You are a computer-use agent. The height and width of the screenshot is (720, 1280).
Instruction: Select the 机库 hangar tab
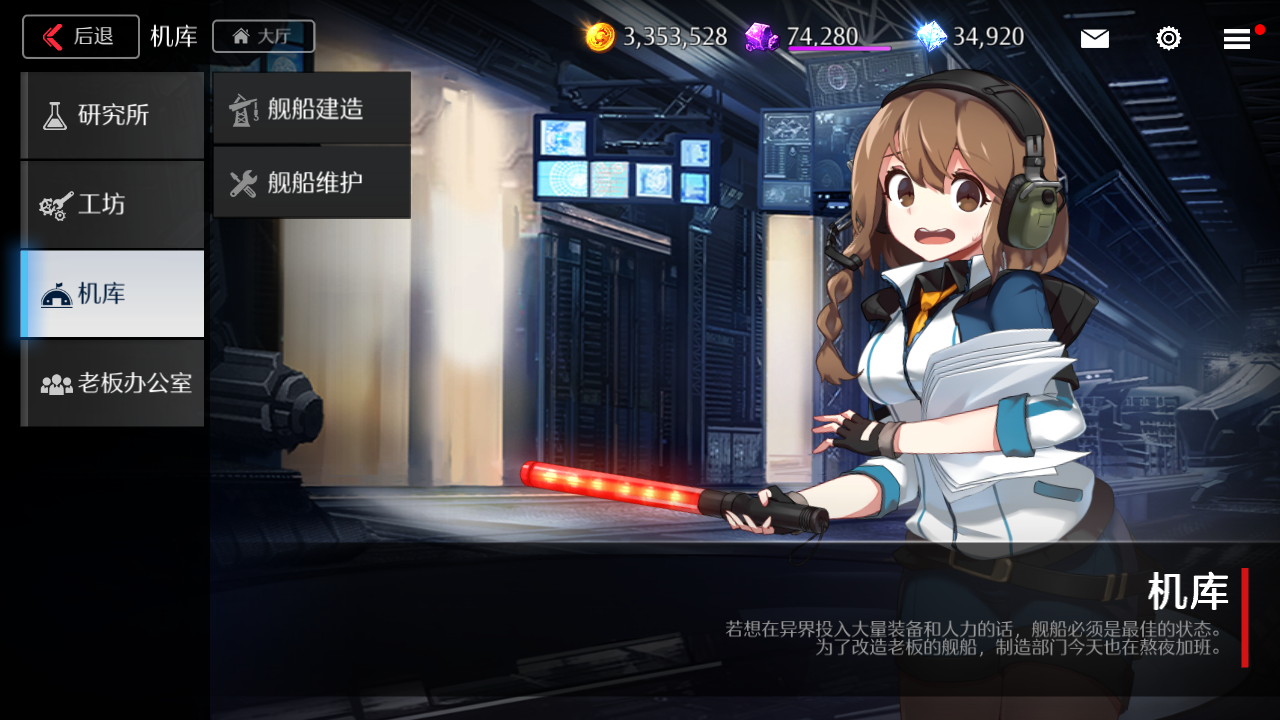click(x=113, y=294)
